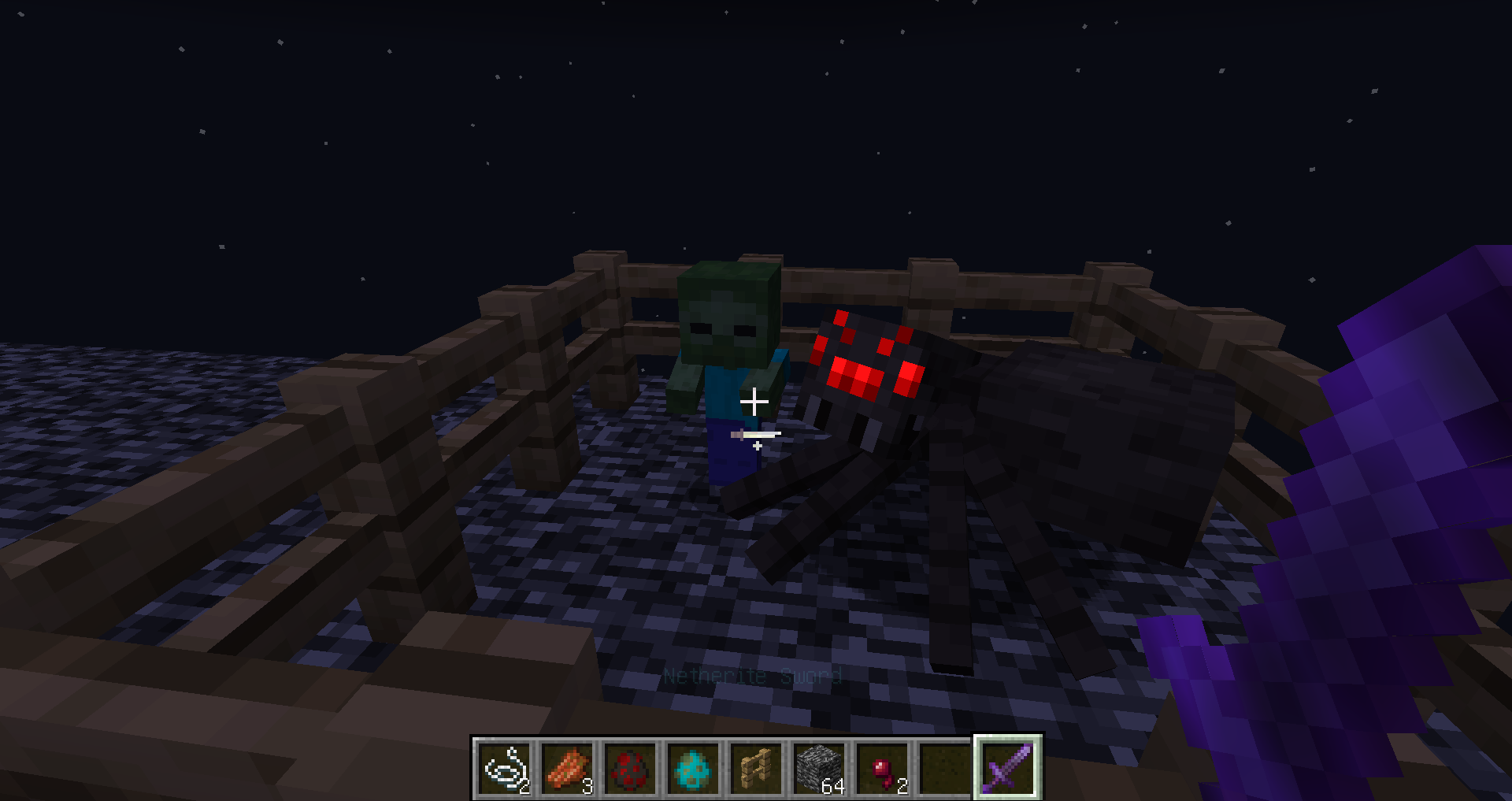Pick the zombie spawn egg slot
Image resolution: width=1512 pixels, height=801 pixels.
pos(694,768)
